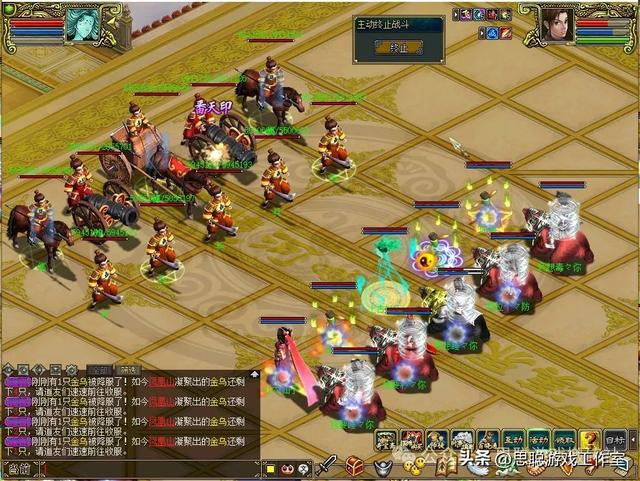Click the 领取 claim reward button
The width and height of the screenshot is (640, 481).
[x=565, y=439]
